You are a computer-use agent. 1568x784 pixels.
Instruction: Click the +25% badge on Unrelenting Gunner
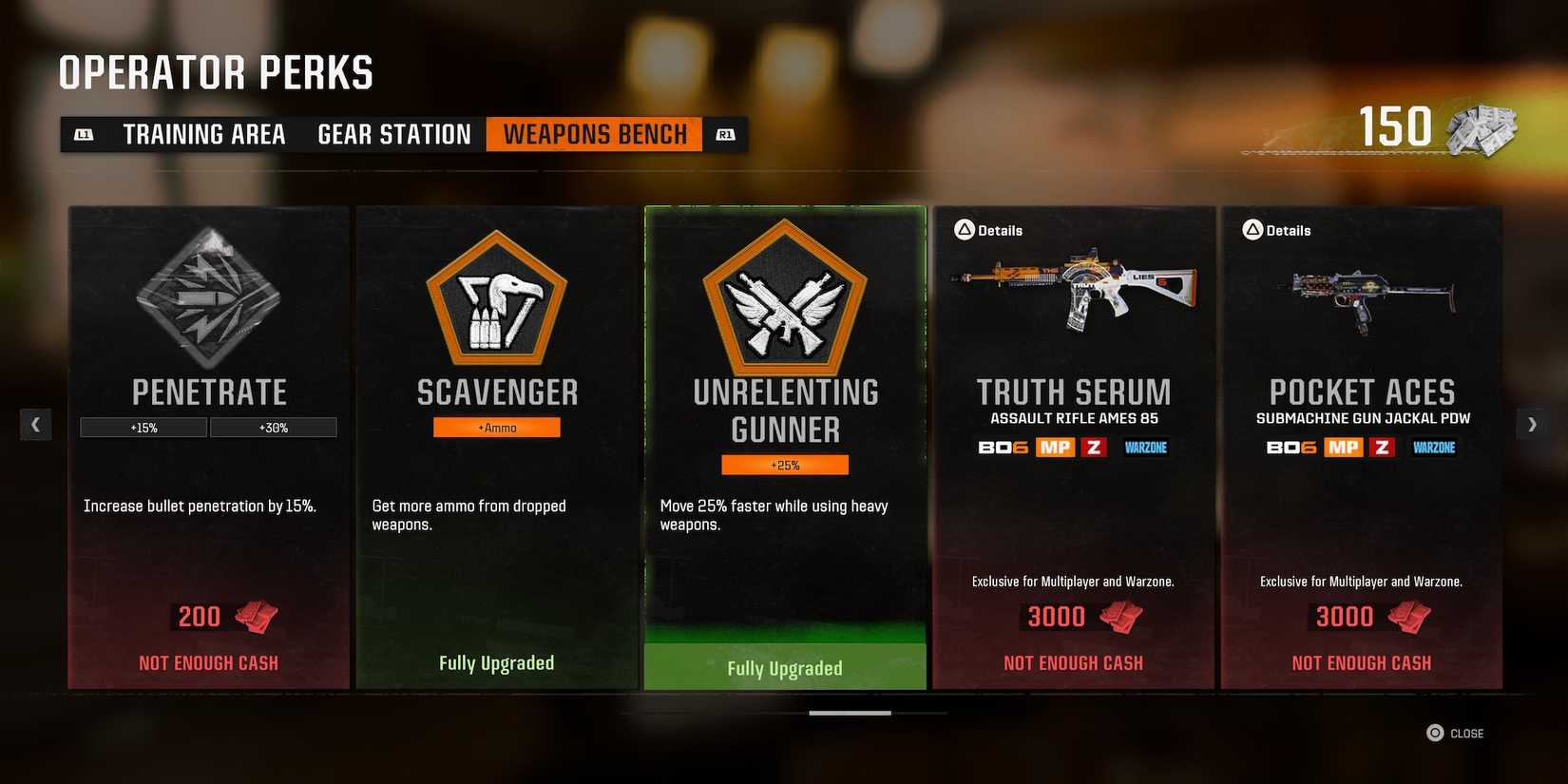click(x=784, y=464)
